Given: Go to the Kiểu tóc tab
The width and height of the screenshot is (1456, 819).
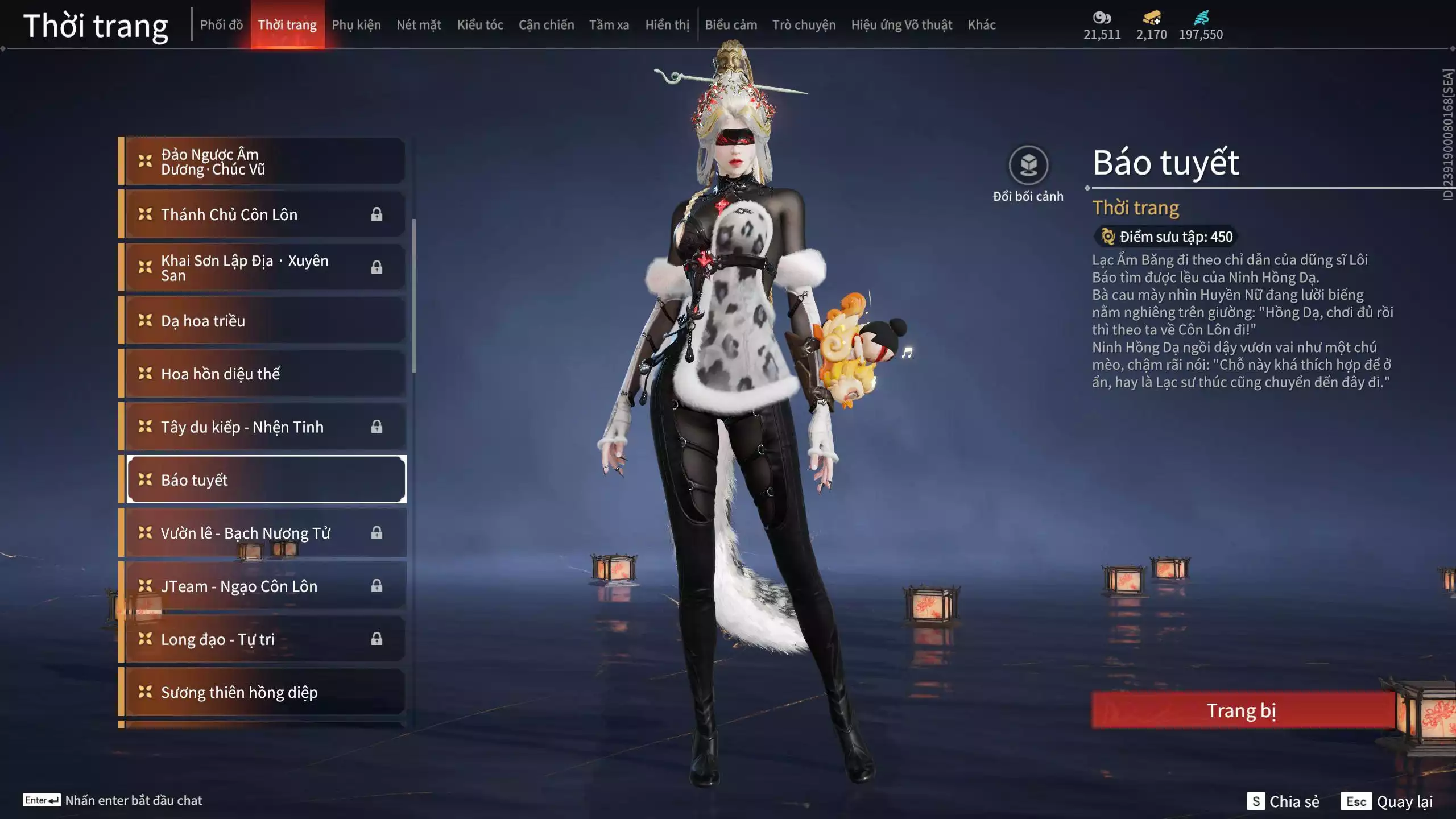Looking at the screenshot, I should 480,25.
